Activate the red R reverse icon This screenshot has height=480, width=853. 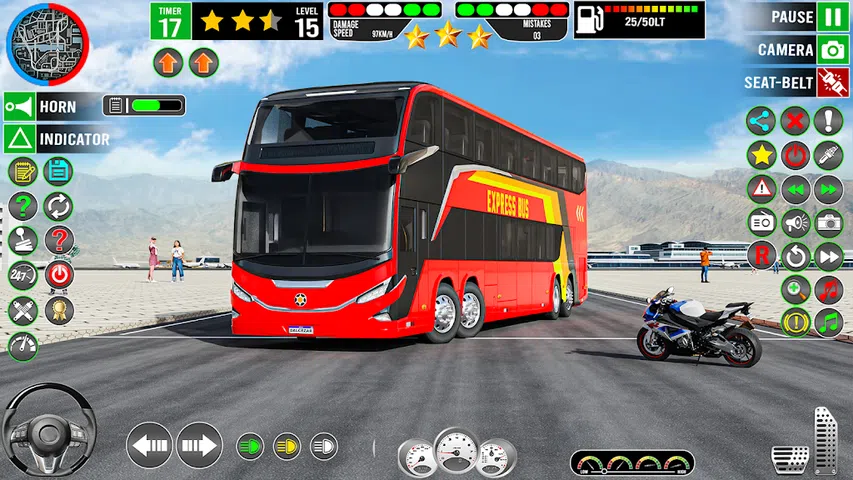click(761, 255)
